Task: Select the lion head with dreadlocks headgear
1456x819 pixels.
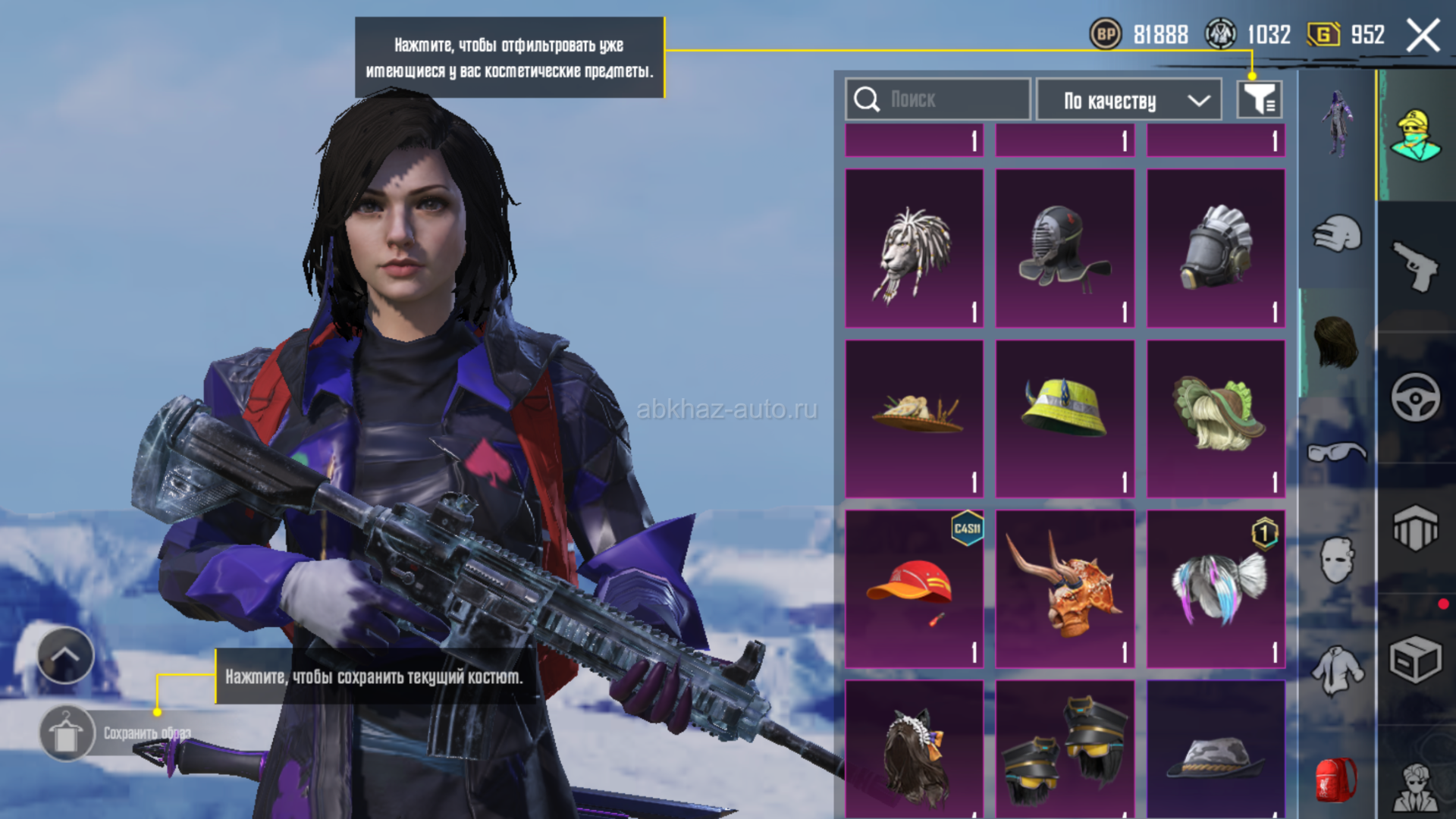Action: click(x=914, y=249)
